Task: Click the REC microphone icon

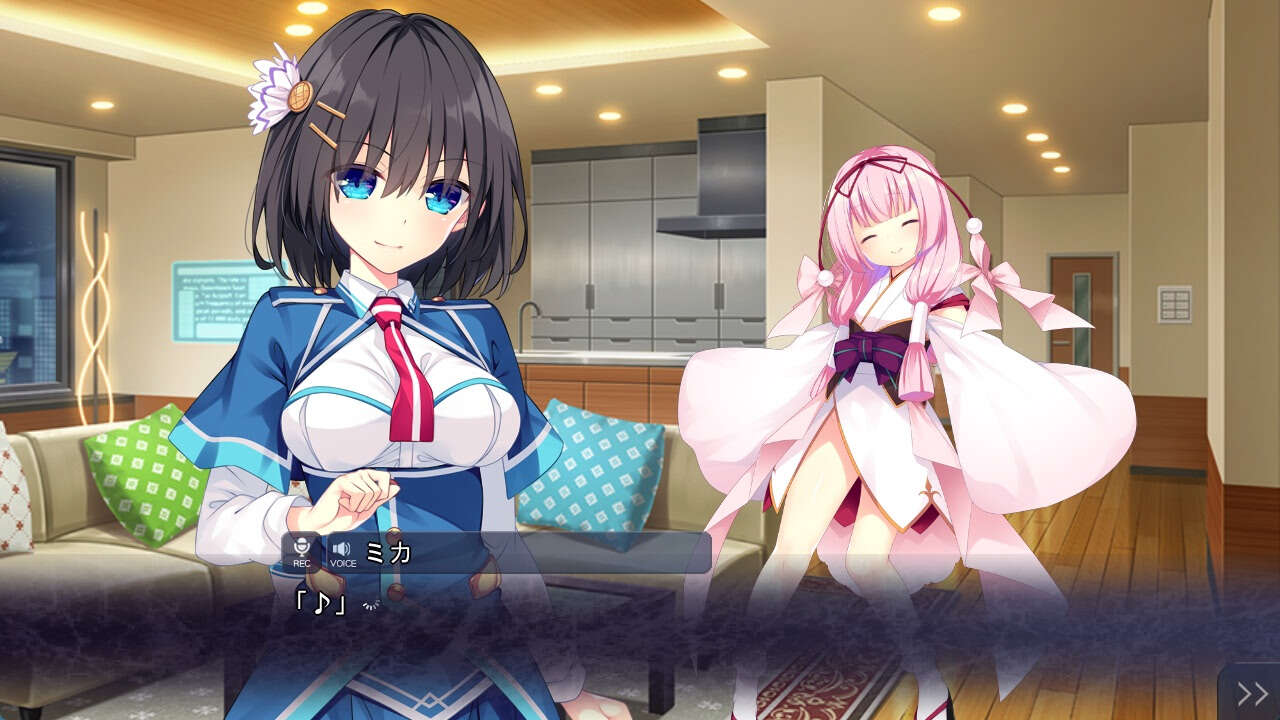Action: click(302, 551)
